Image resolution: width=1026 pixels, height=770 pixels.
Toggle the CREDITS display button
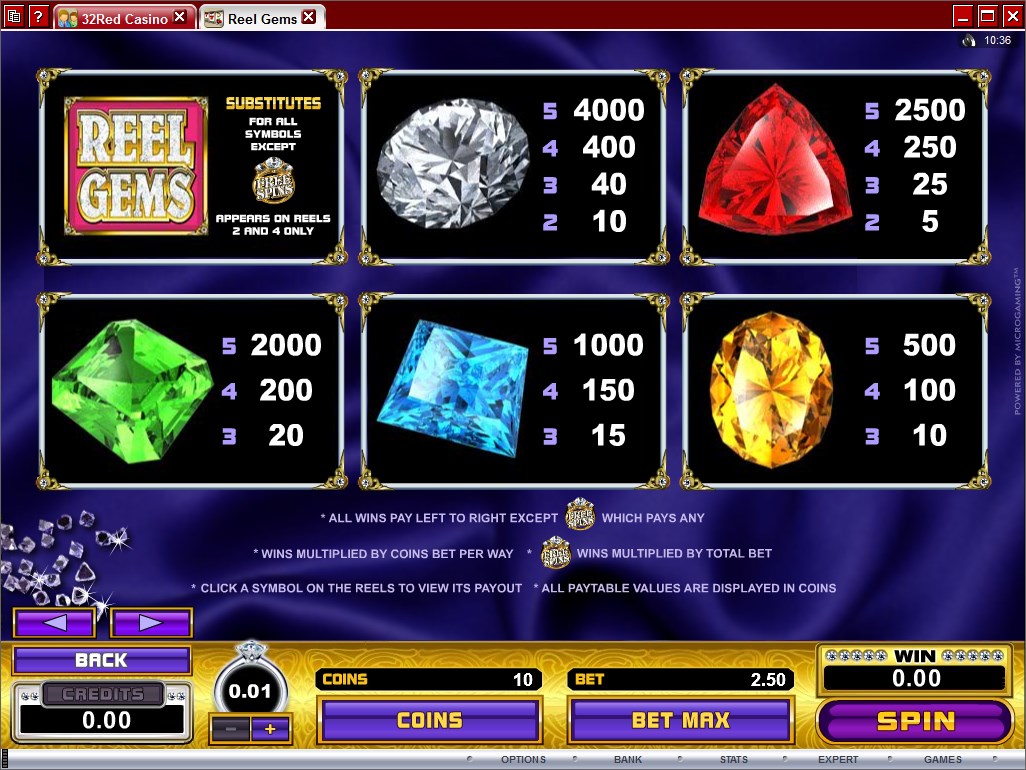click(x=103, y=694)
